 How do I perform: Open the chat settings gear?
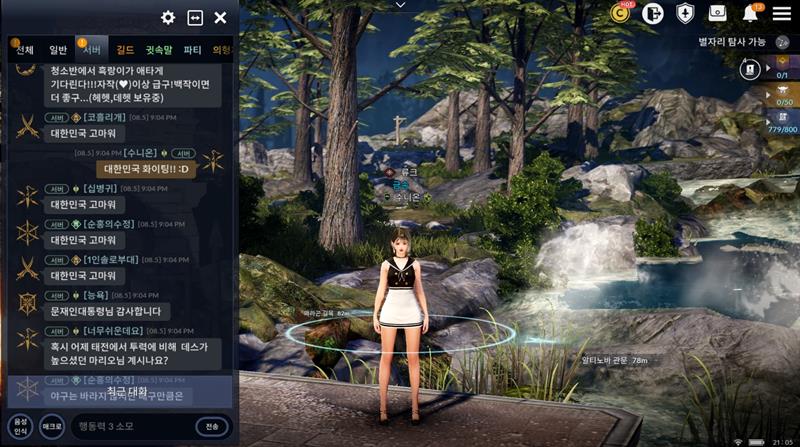(x=168, y=17)
